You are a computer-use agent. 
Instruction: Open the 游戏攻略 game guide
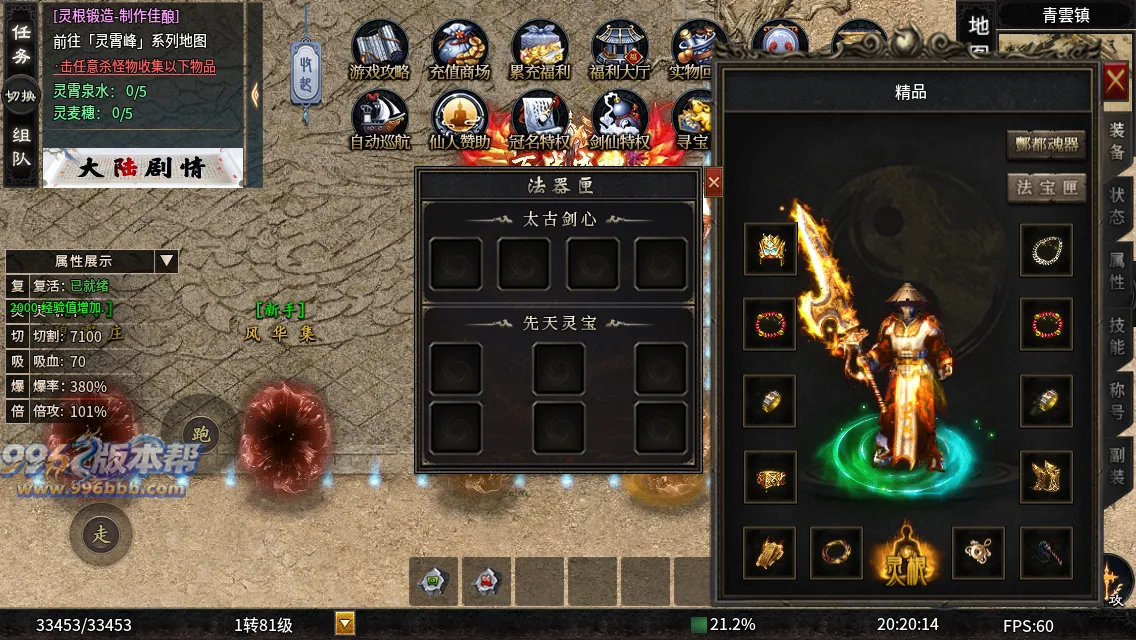pos(380,49)
